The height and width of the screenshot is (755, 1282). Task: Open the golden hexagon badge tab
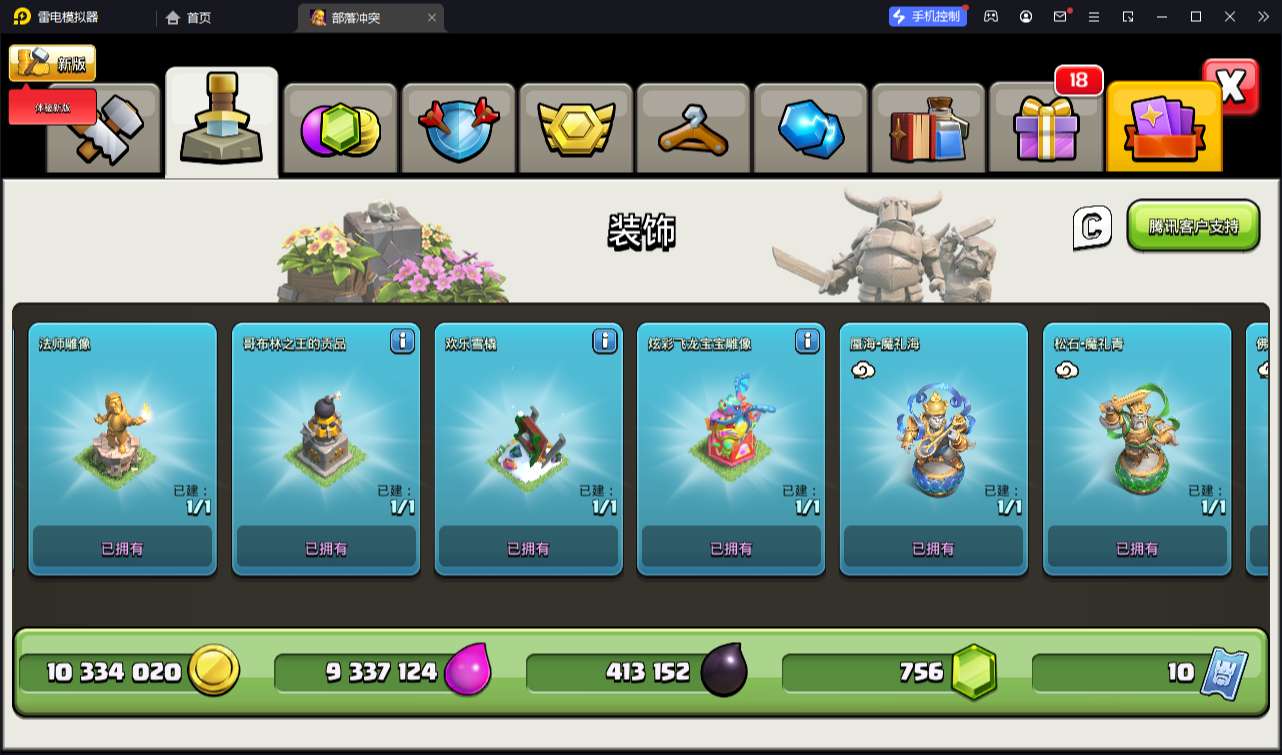click(575, 130)
